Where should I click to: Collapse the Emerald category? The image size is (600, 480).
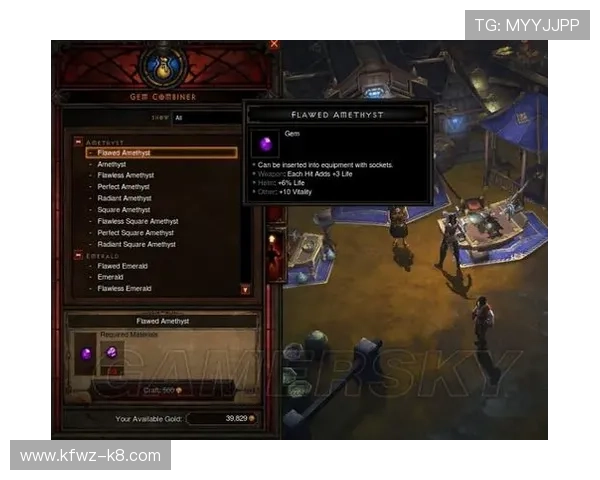pos(78,256)
